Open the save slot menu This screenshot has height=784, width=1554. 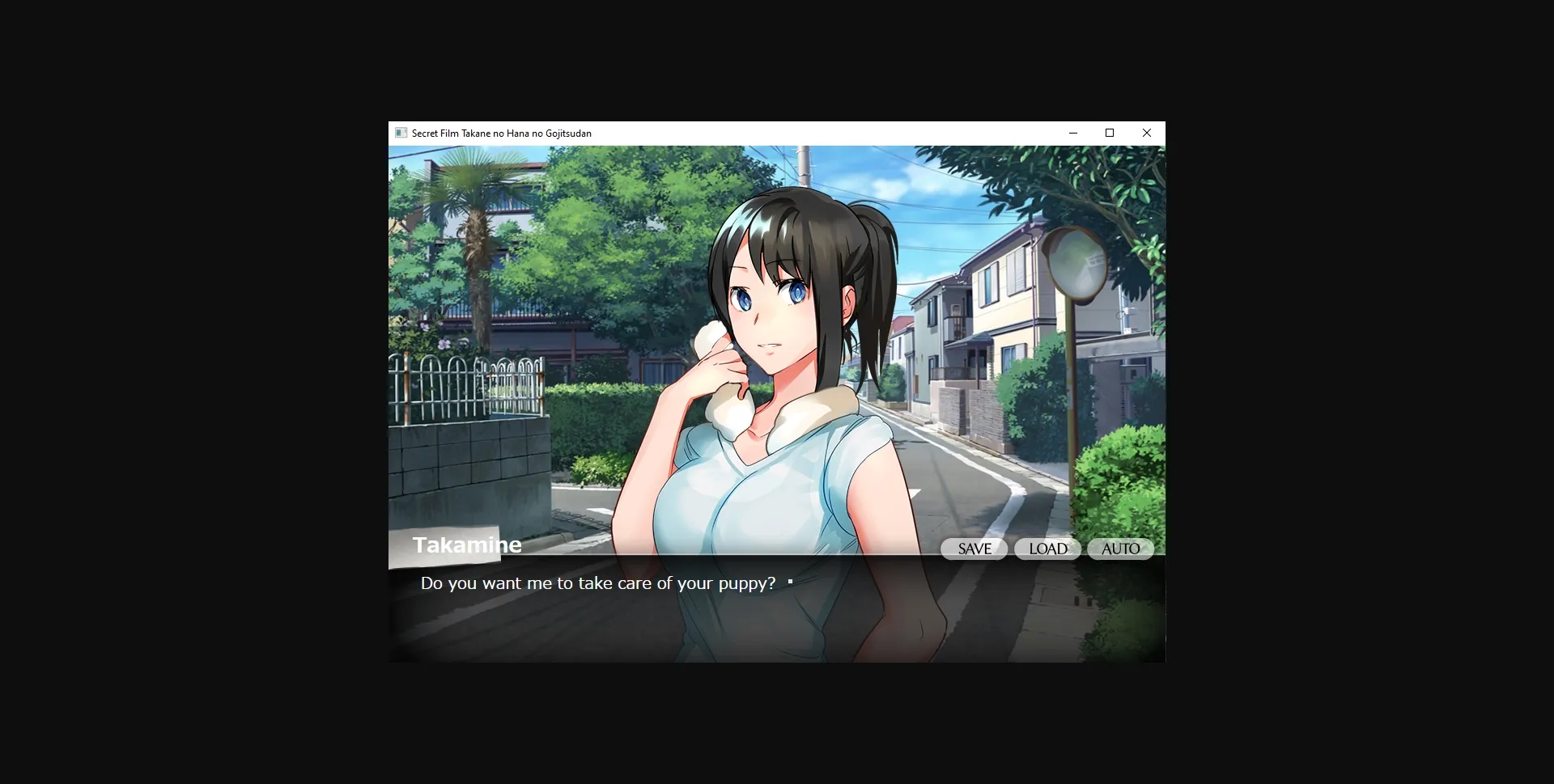click(973, 549)
